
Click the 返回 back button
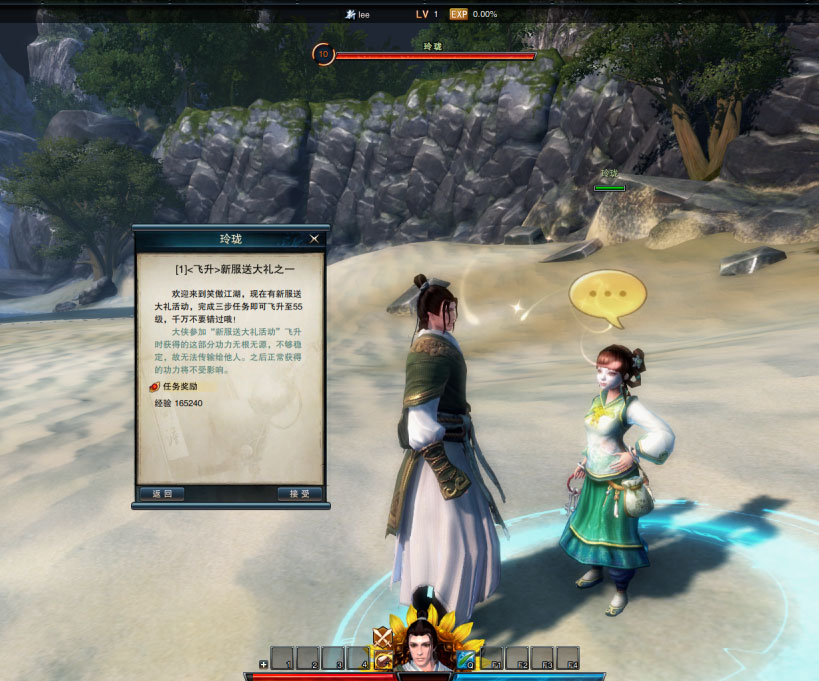(161, 494)
